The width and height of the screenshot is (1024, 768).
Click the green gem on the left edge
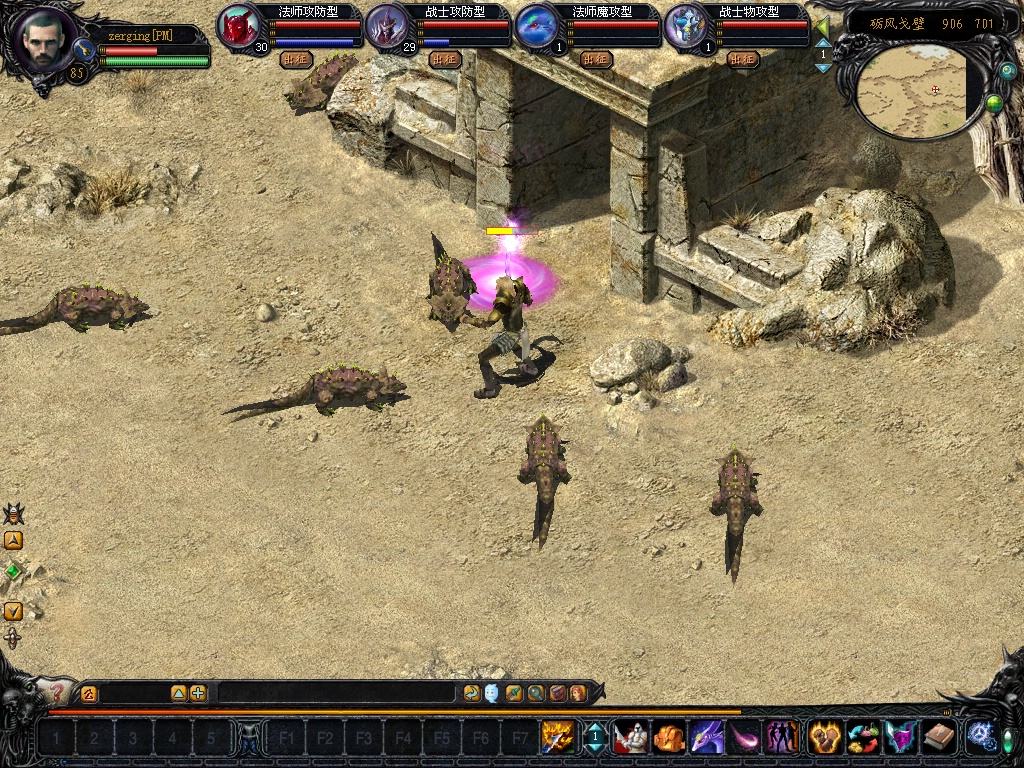[13, 571]
